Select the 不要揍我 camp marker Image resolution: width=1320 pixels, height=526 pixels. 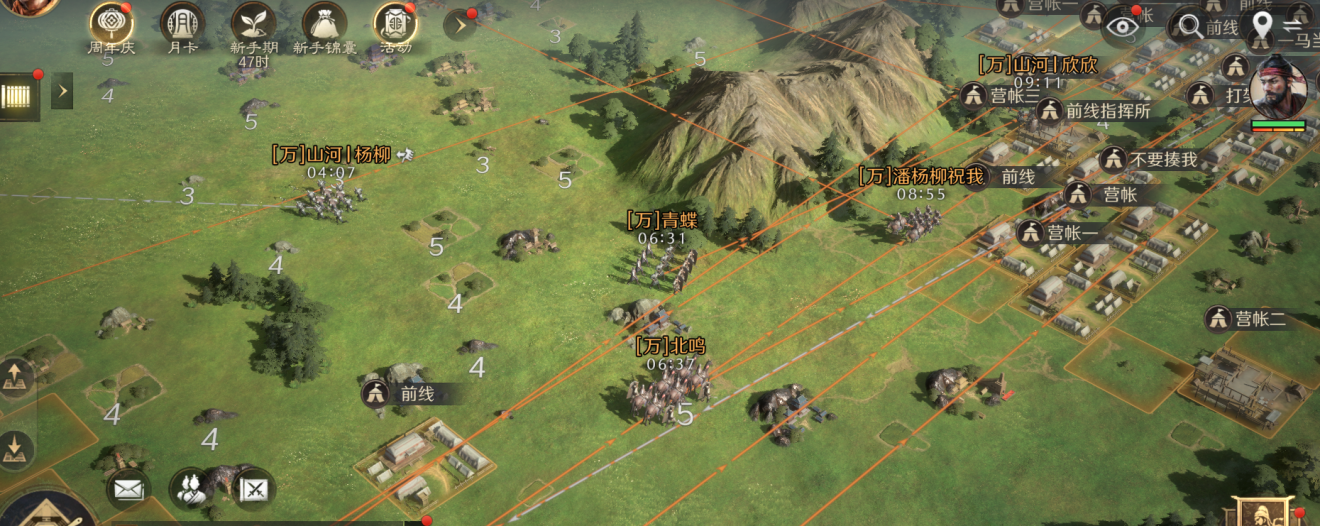click(1113, 159)
